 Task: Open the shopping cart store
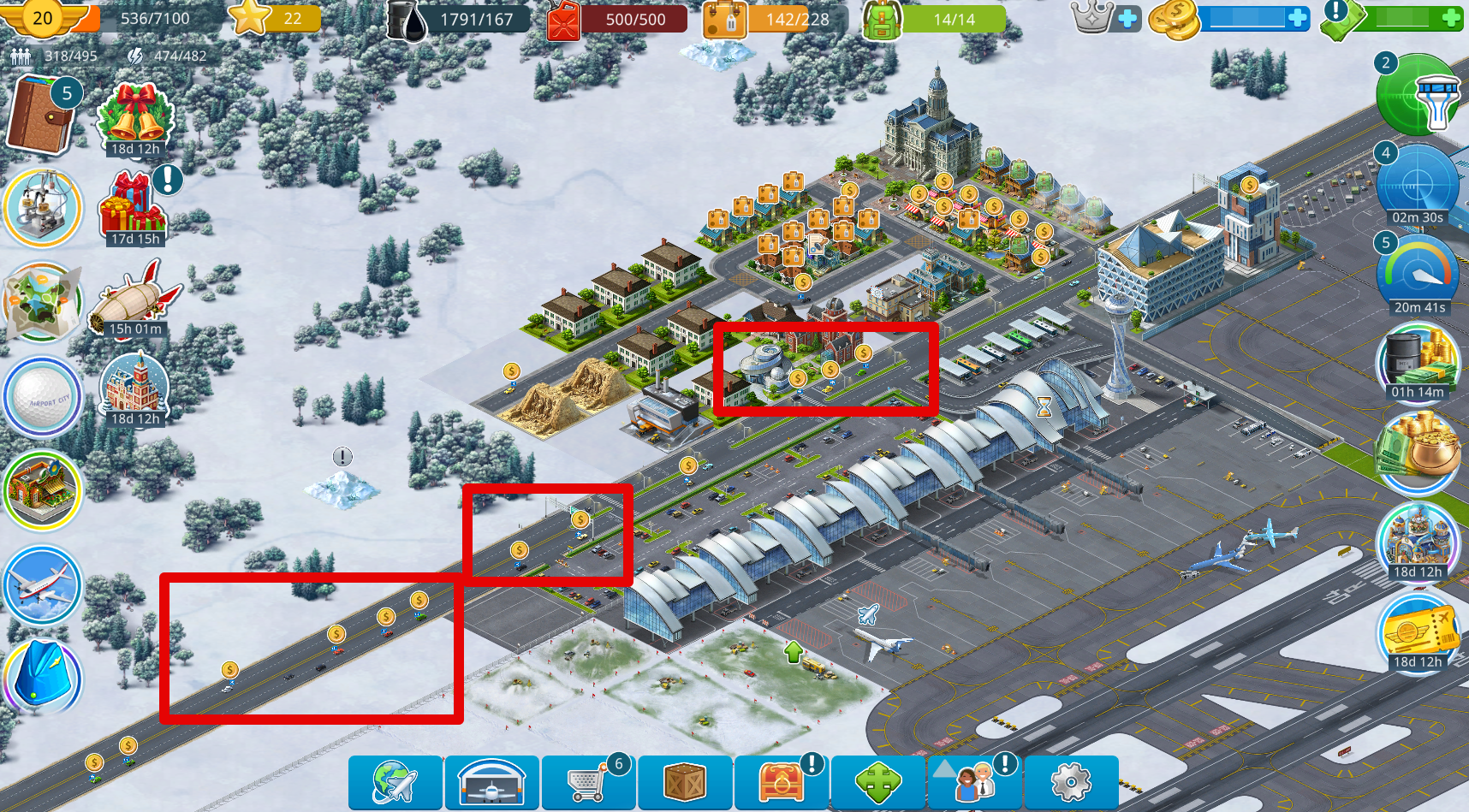tap(588, 782)
